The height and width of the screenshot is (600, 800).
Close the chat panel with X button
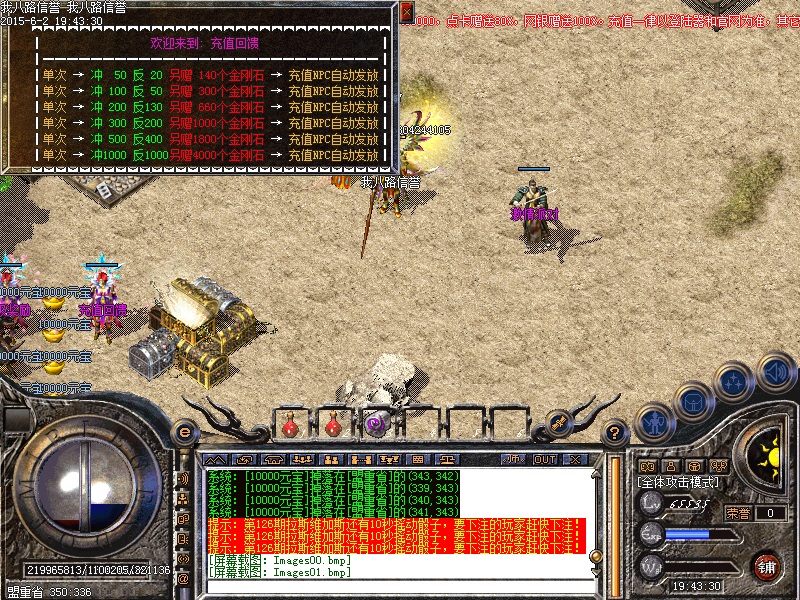574,459
